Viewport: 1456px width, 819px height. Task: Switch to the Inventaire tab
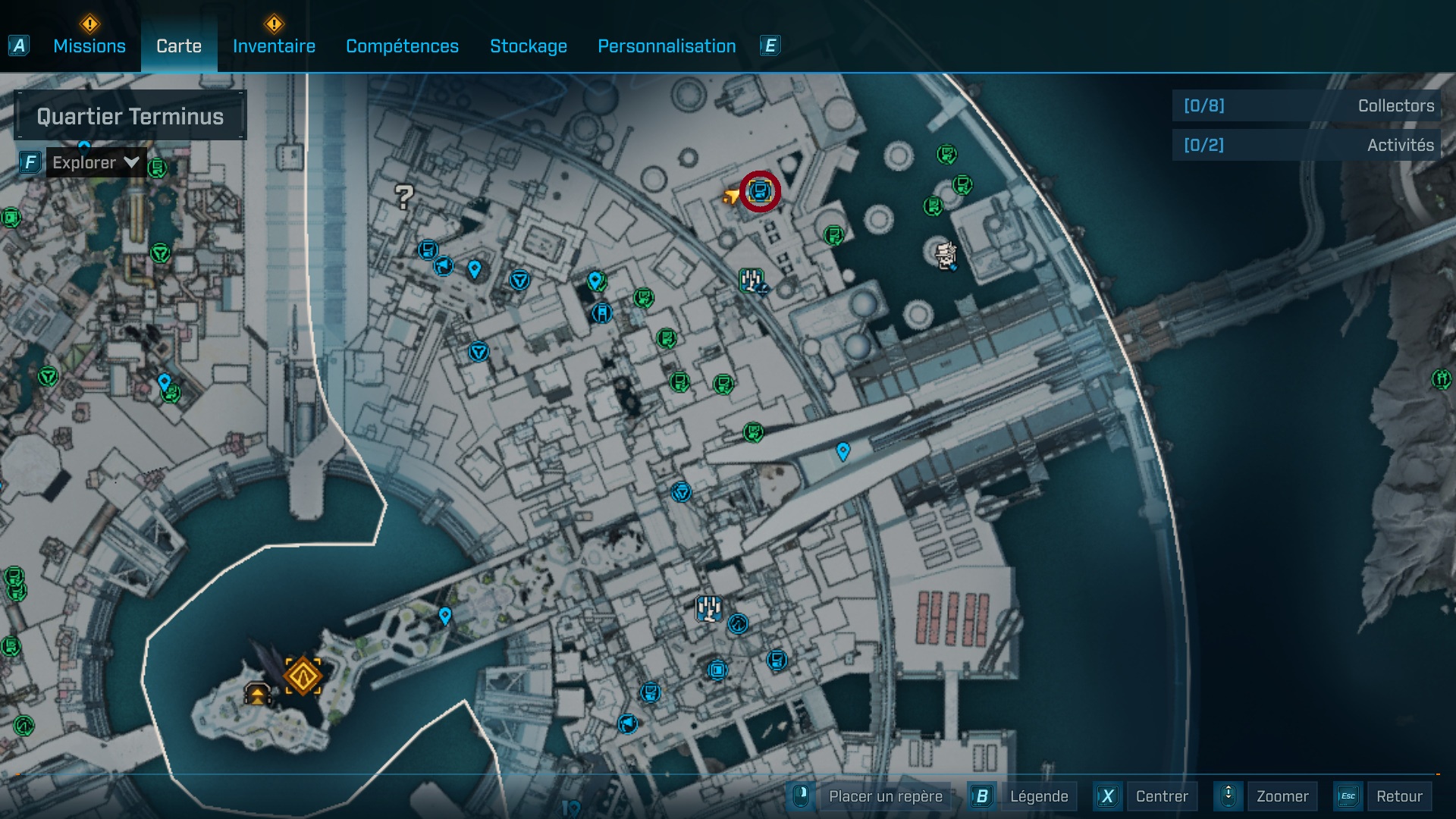pos(274,45)
